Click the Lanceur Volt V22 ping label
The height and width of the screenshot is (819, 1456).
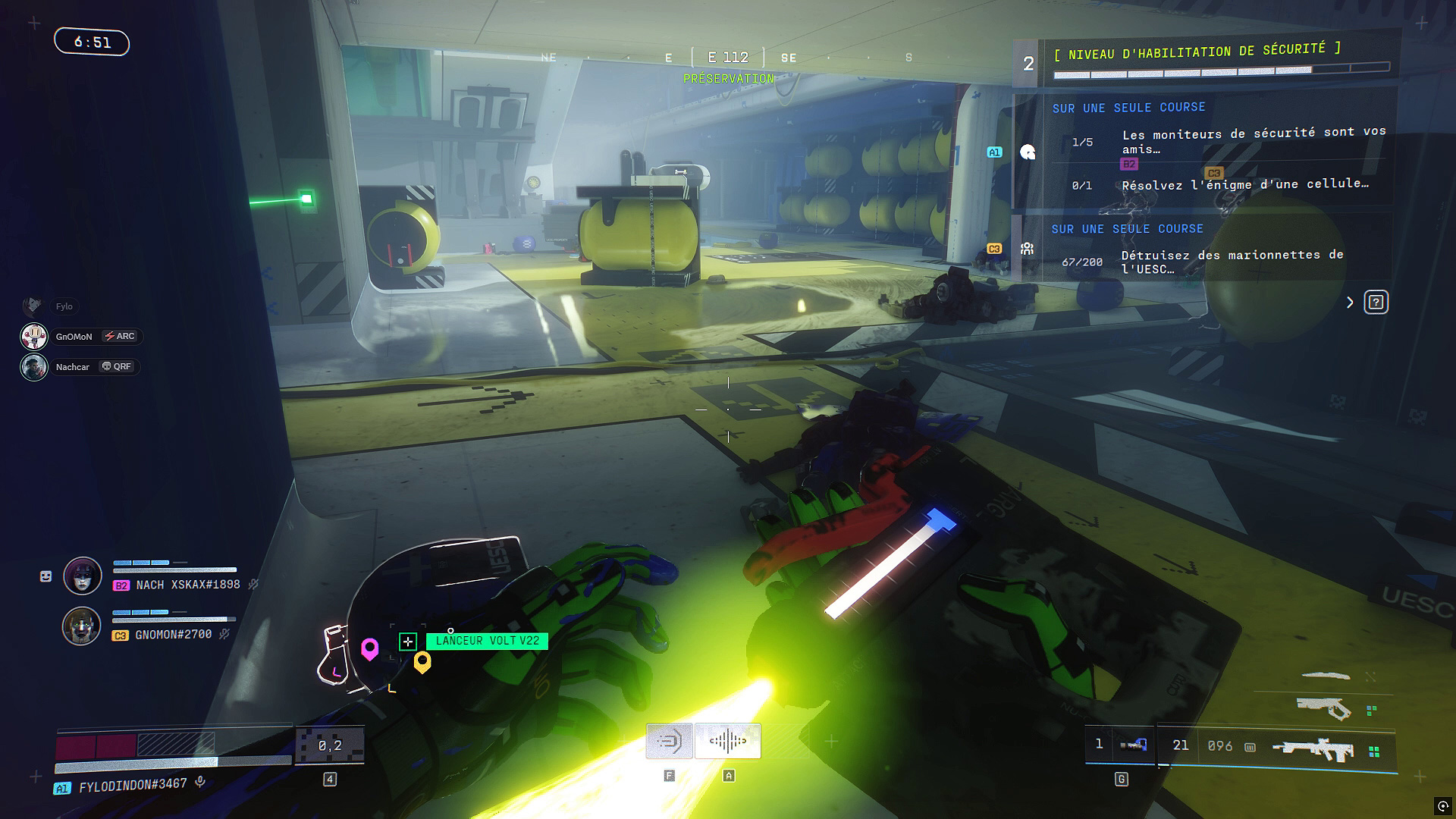point(487,641)
